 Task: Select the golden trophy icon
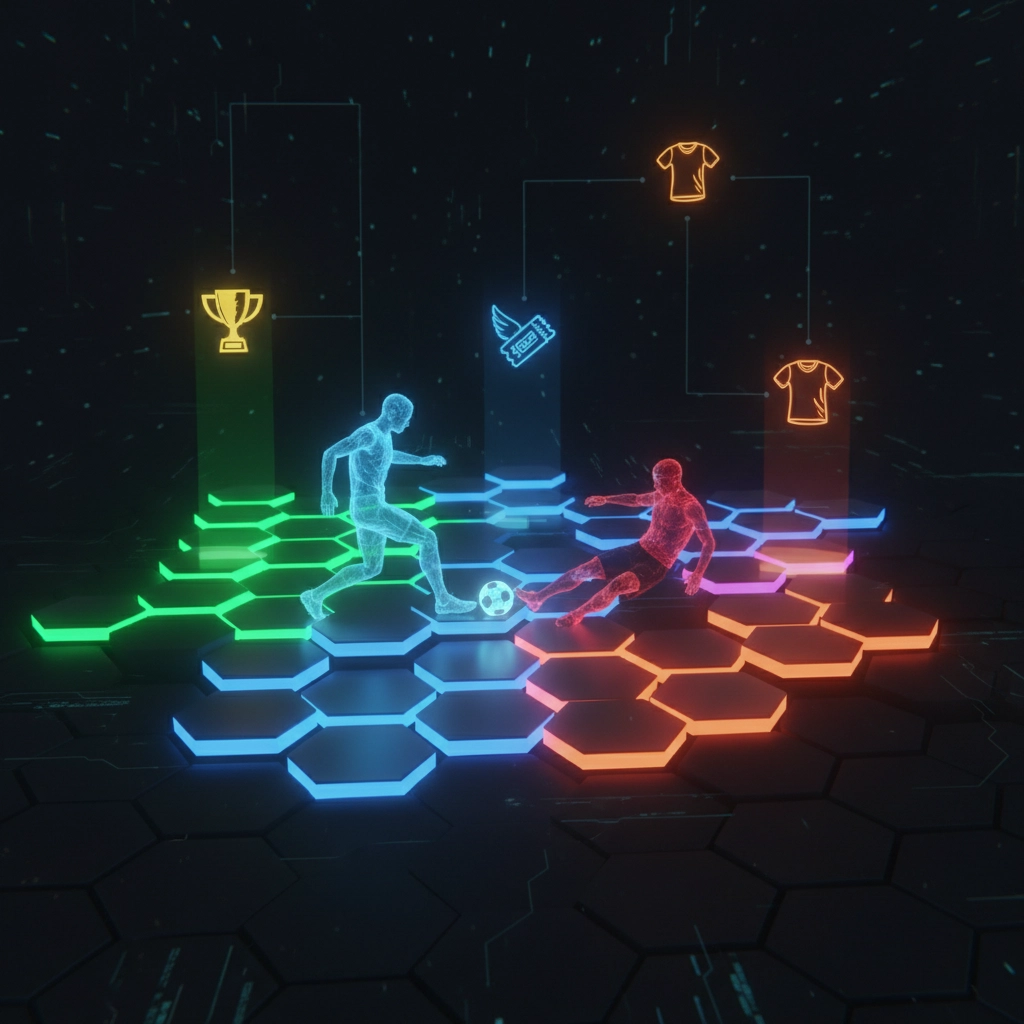tap(232, 318)
